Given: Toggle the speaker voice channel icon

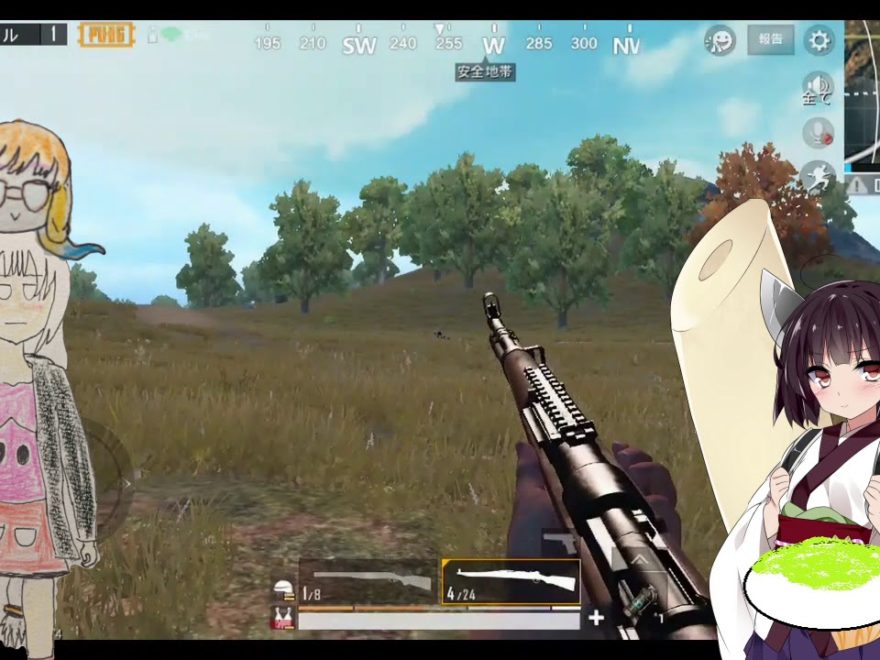Looking at the screenshot, I should pyautogui.click(x=817, y=87).
